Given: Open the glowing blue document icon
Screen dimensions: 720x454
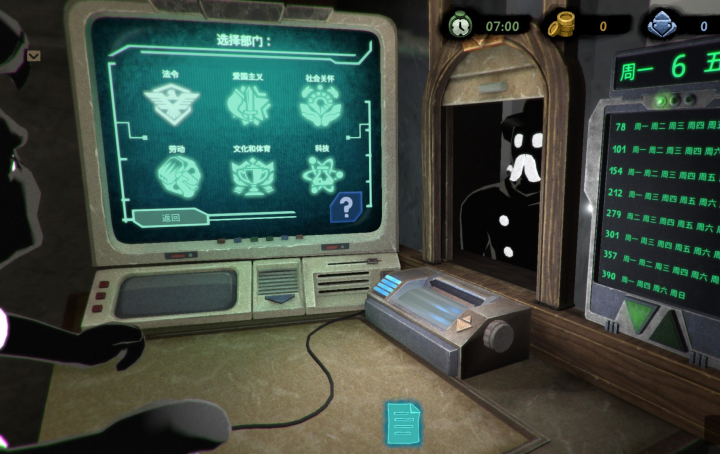Looking at the screenshot, I should coord(404,422).
